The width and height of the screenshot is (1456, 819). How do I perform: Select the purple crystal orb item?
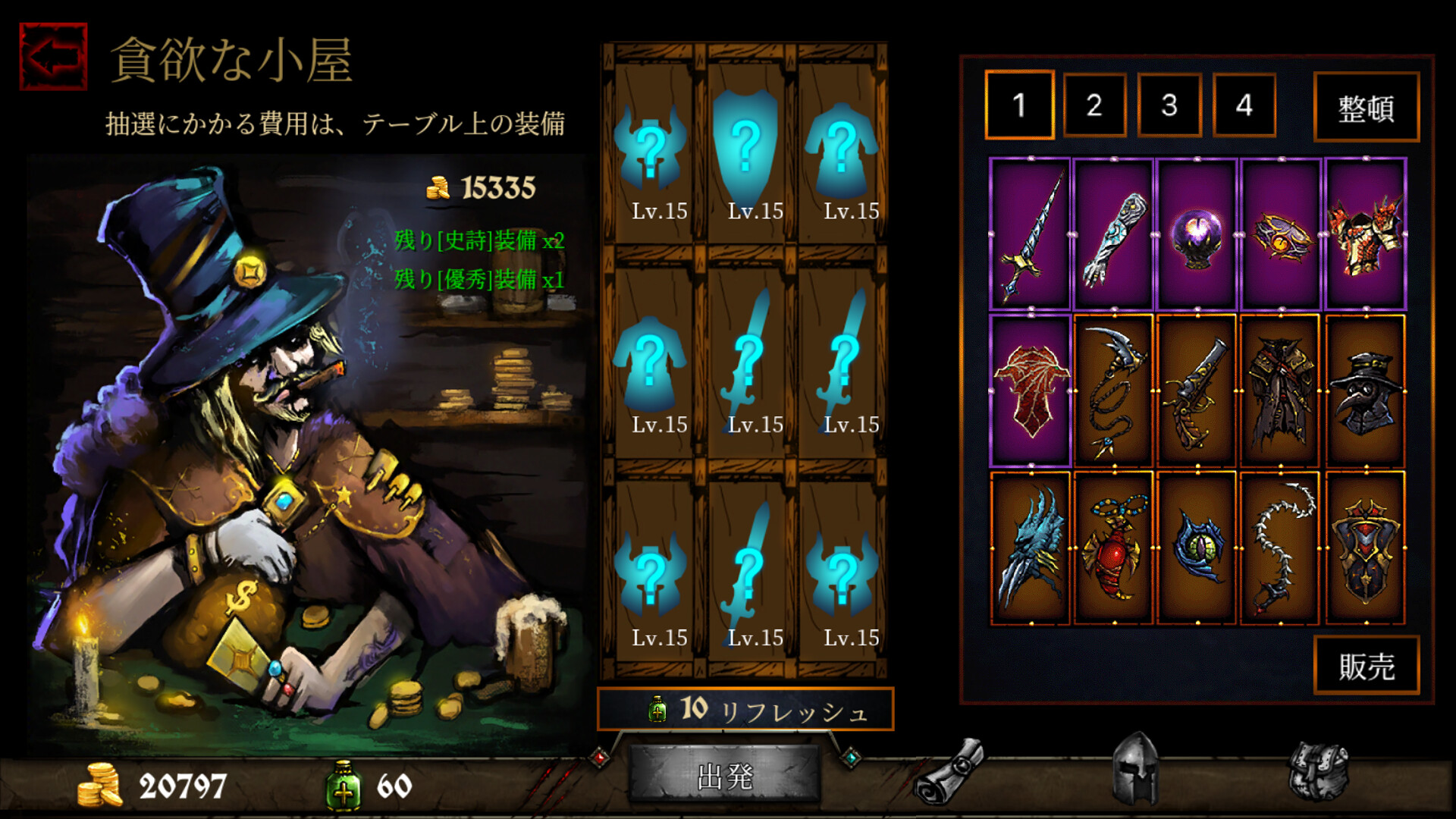1197,234
